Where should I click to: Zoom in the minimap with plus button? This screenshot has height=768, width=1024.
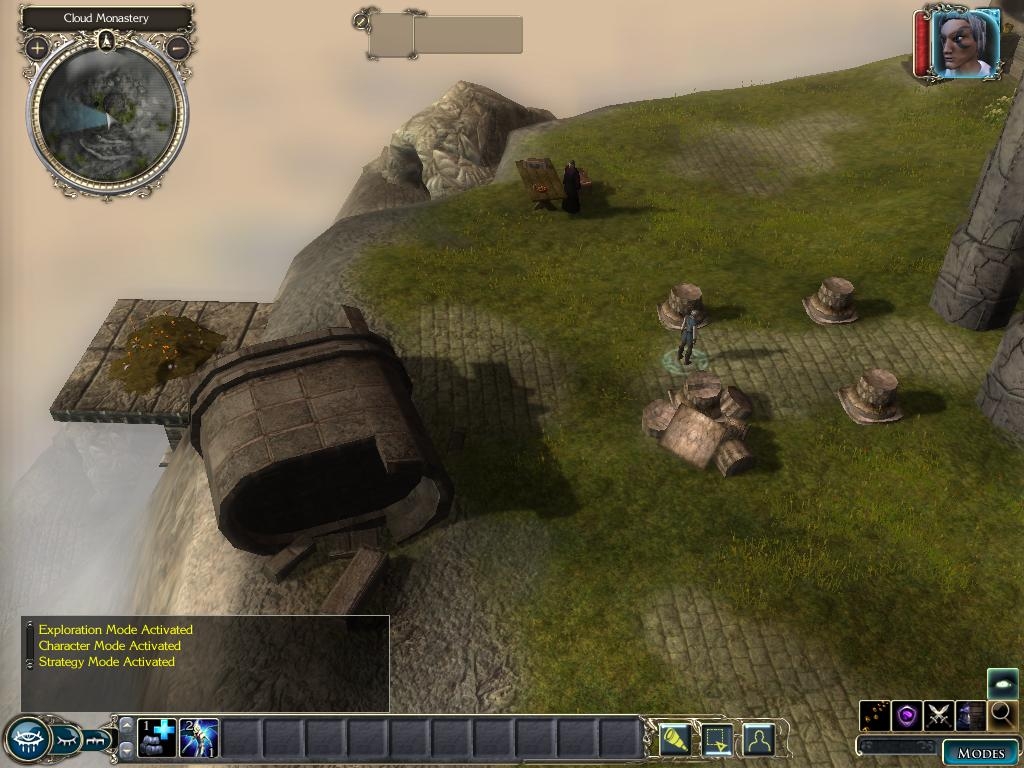(37, 47)
